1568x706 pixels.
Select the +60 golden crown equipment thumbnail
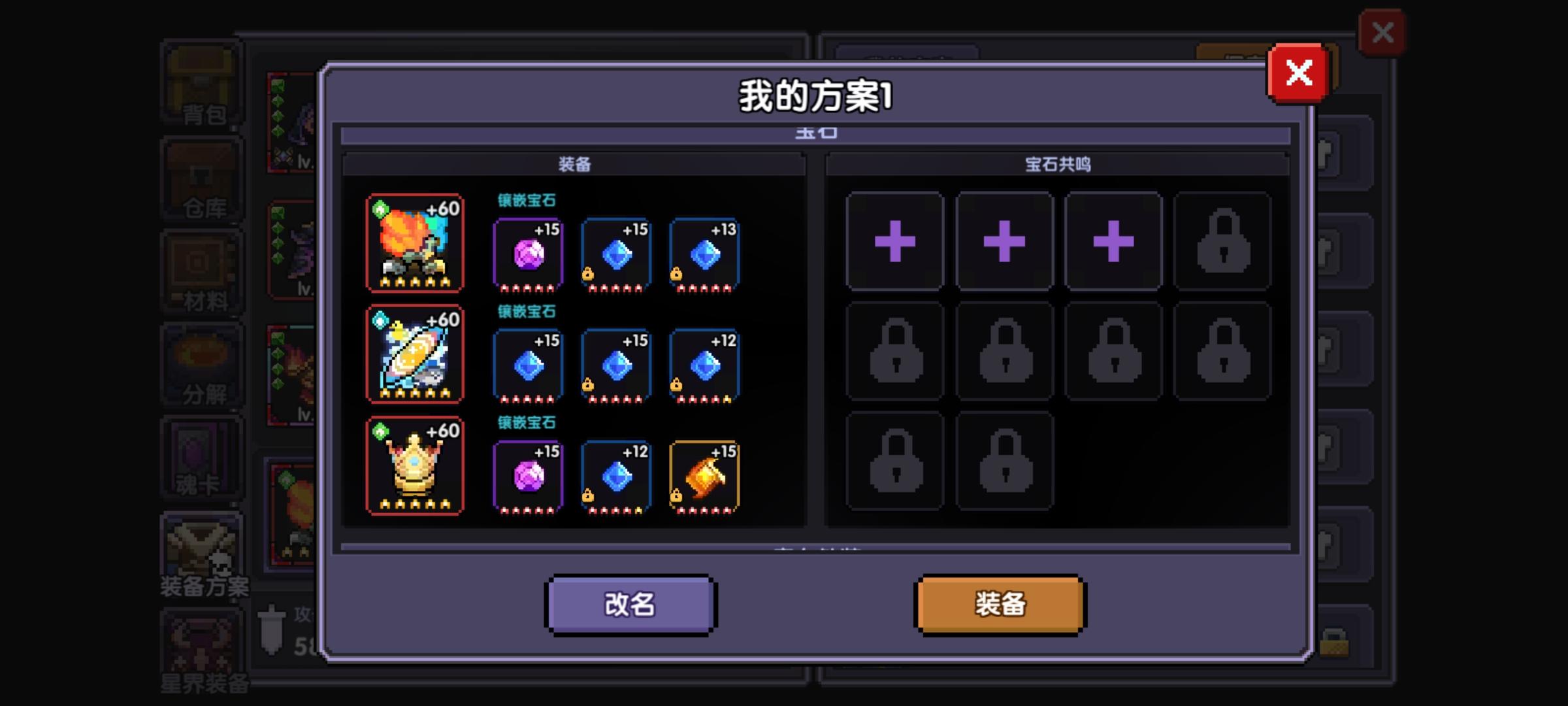click(414, 464)
